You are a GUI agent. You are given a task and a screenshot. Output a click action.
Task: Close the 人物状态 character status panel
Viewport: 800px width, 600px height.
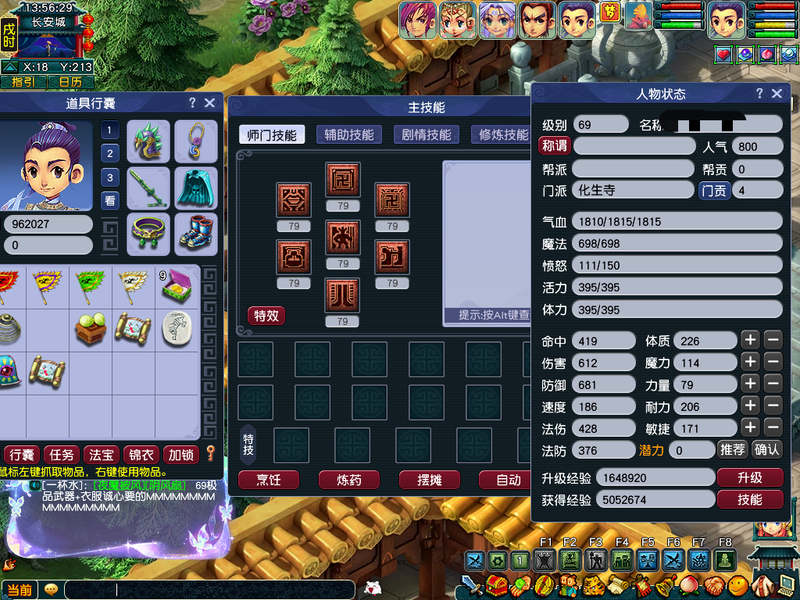[x=777, y=94]
